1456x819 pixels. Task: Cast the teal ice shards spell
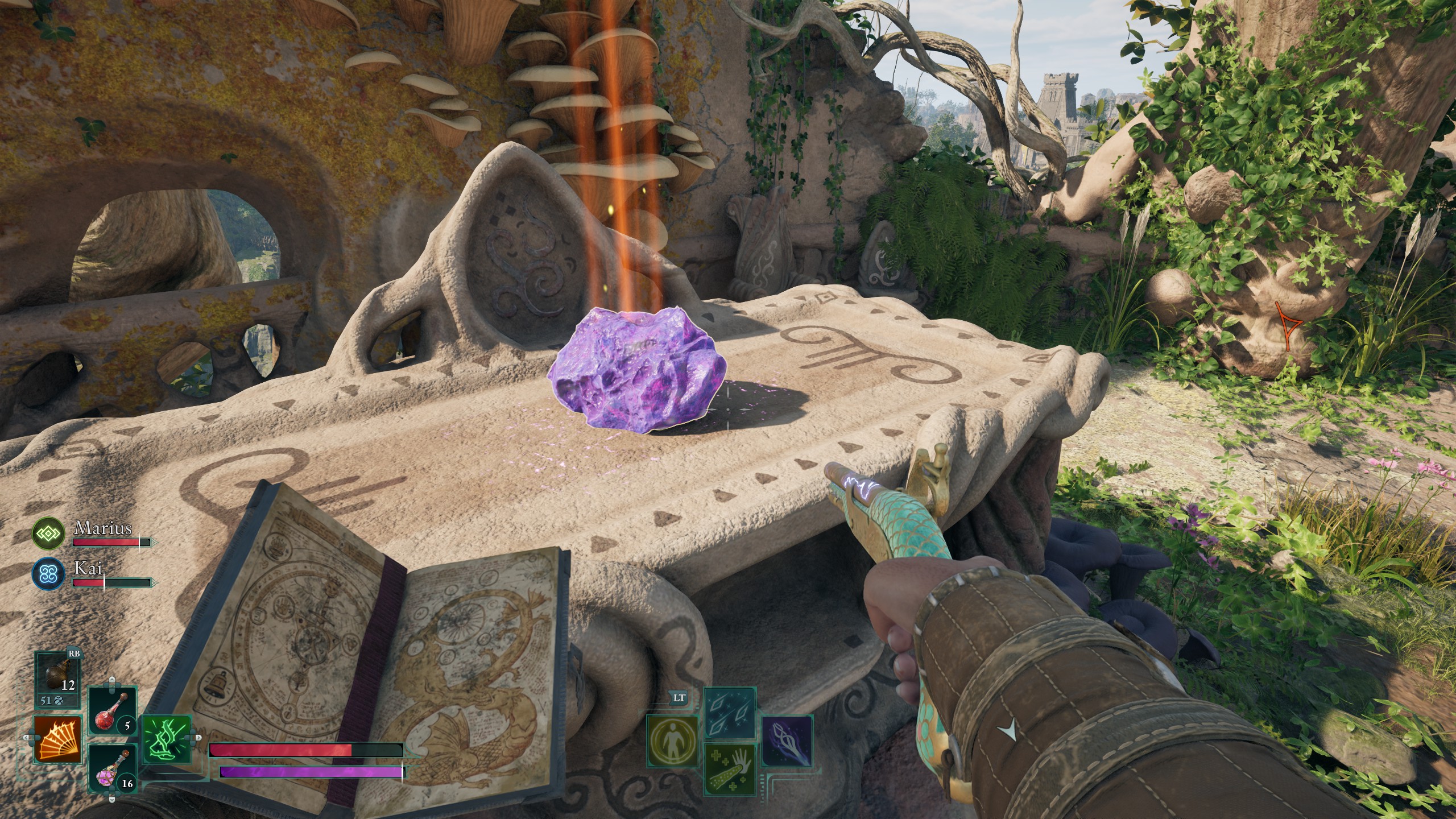tap(730, 712)
